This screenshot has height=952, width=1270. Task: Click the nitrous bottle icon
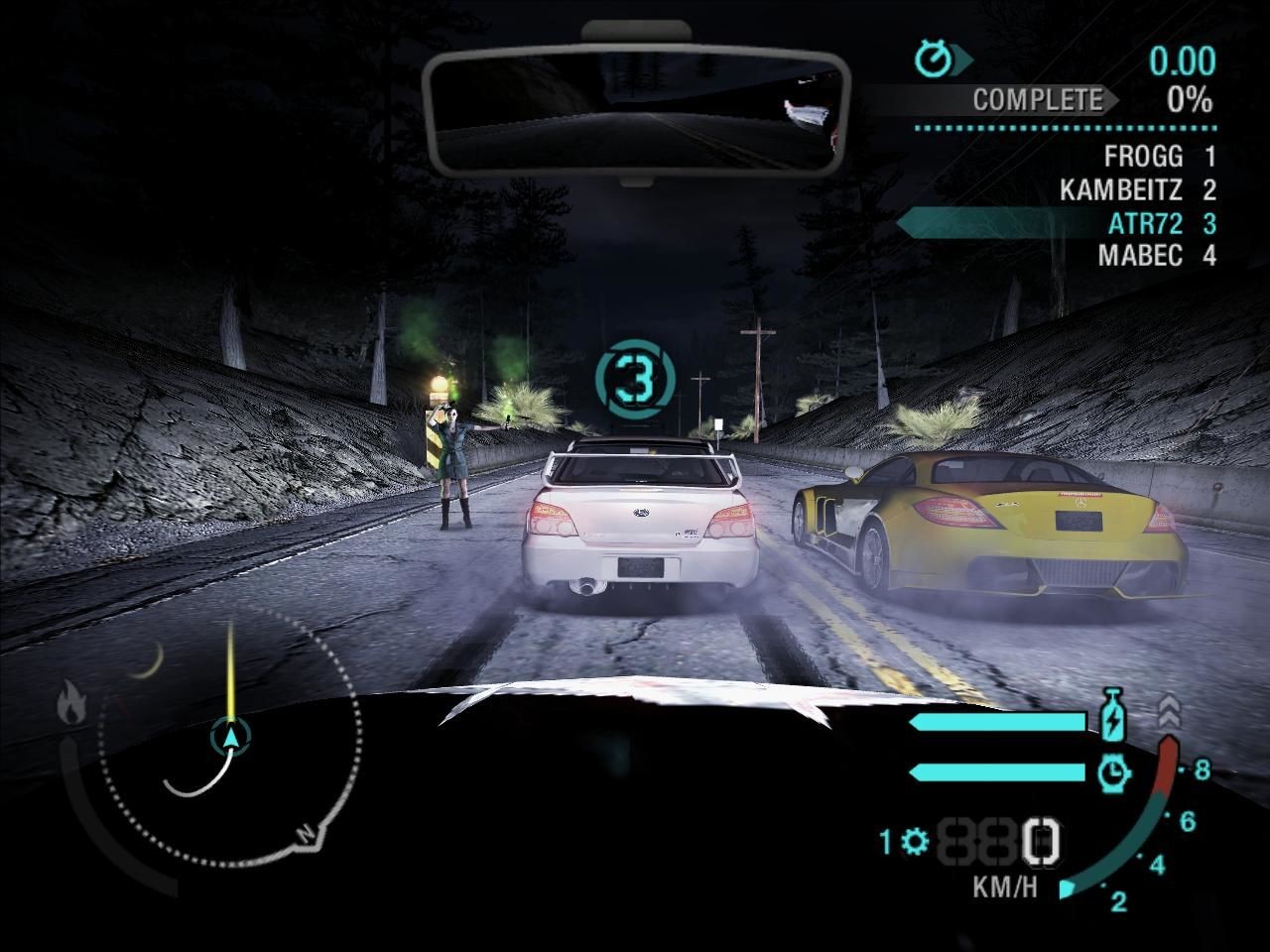pos(1115,716)
